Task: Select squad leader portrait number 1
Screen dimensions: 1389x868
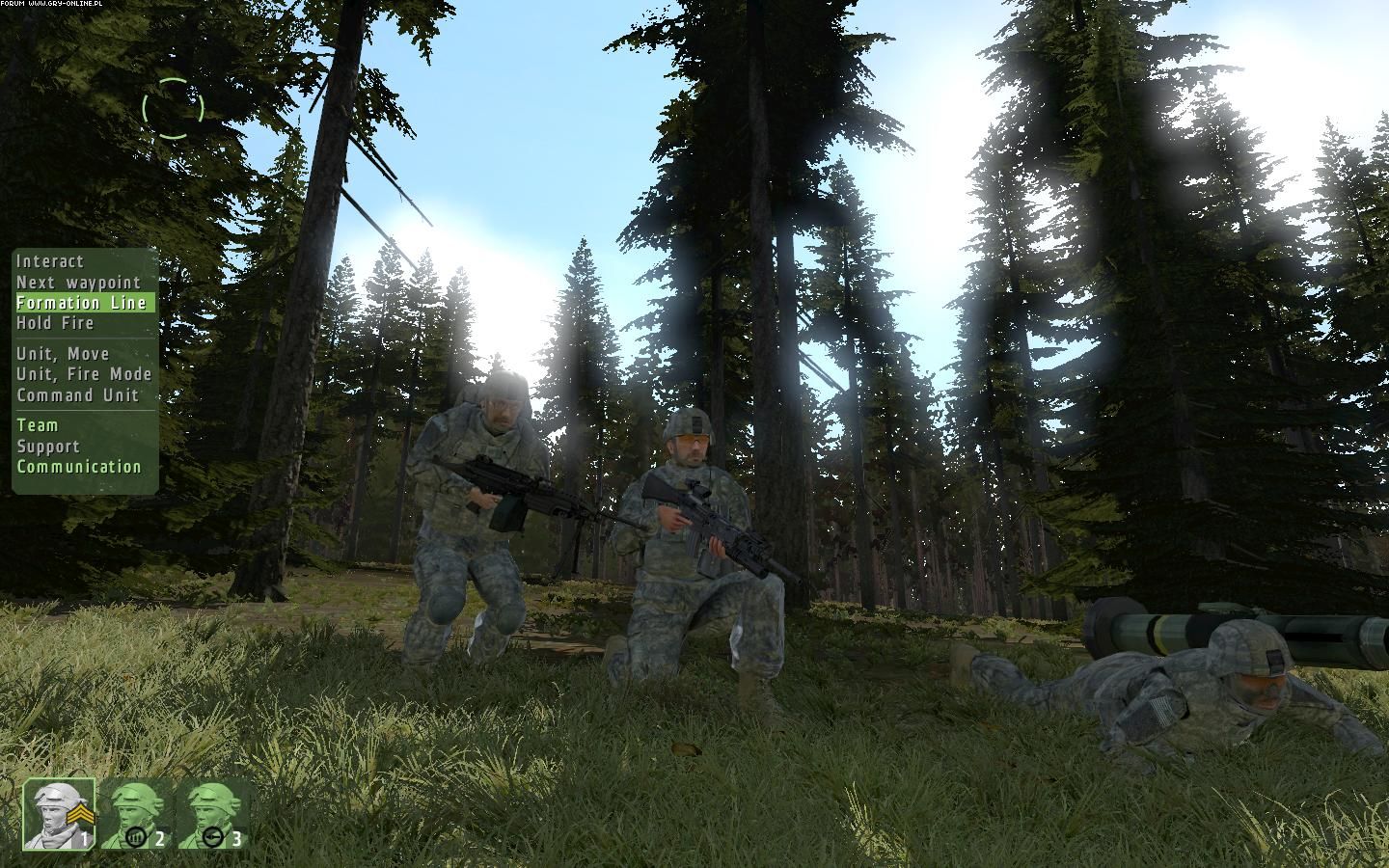Action: (59, 814)
